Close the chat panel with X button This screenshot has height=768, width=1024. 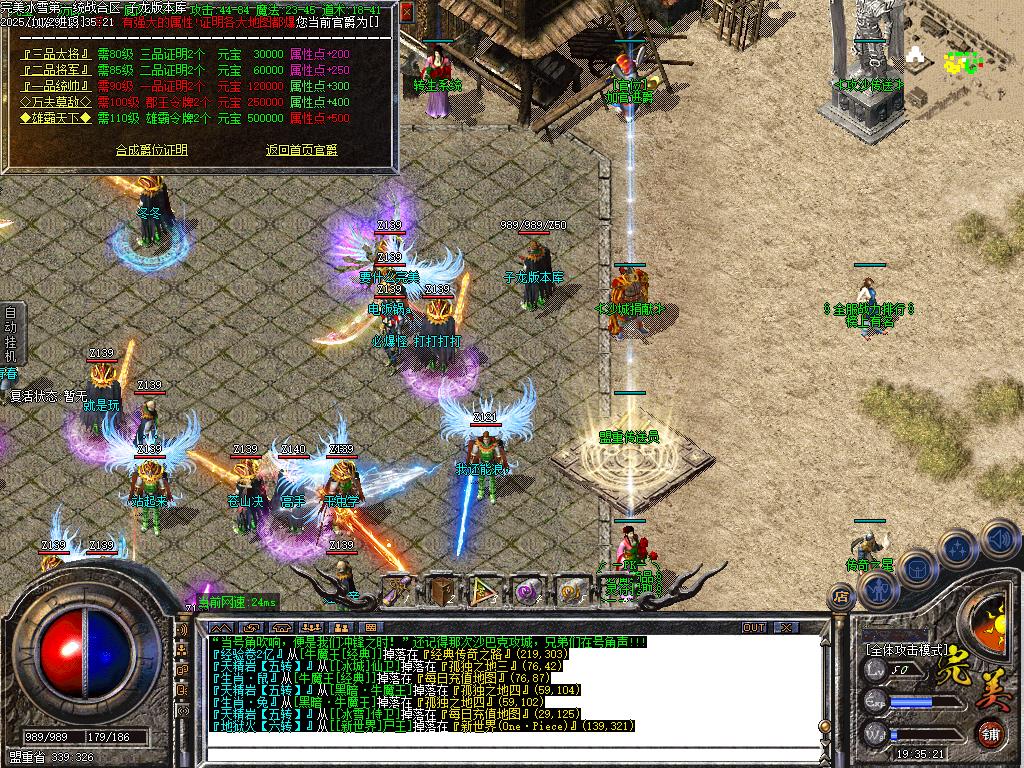787,627
